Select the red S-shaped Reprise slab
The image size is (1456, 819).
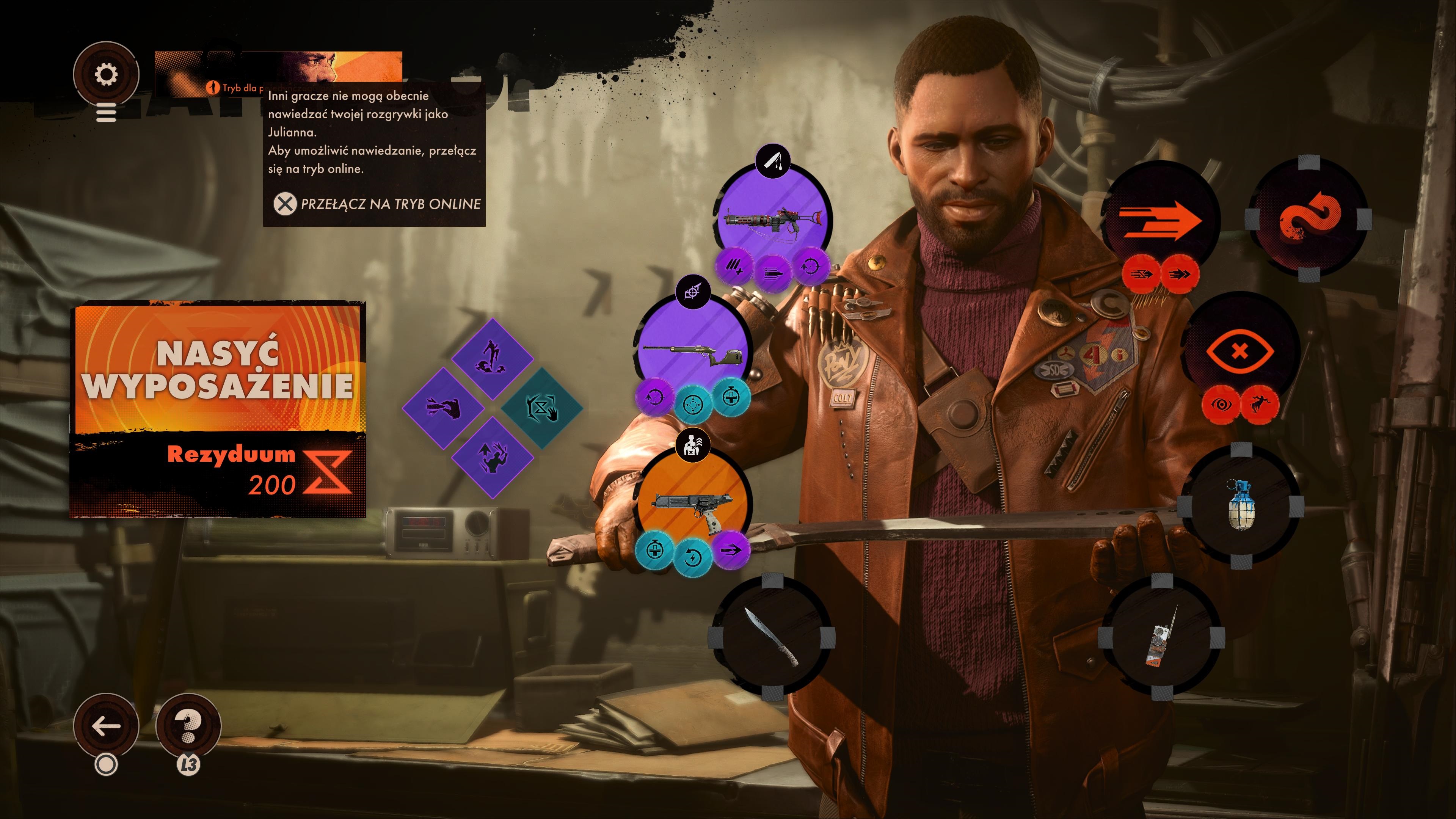(1309, 219)
